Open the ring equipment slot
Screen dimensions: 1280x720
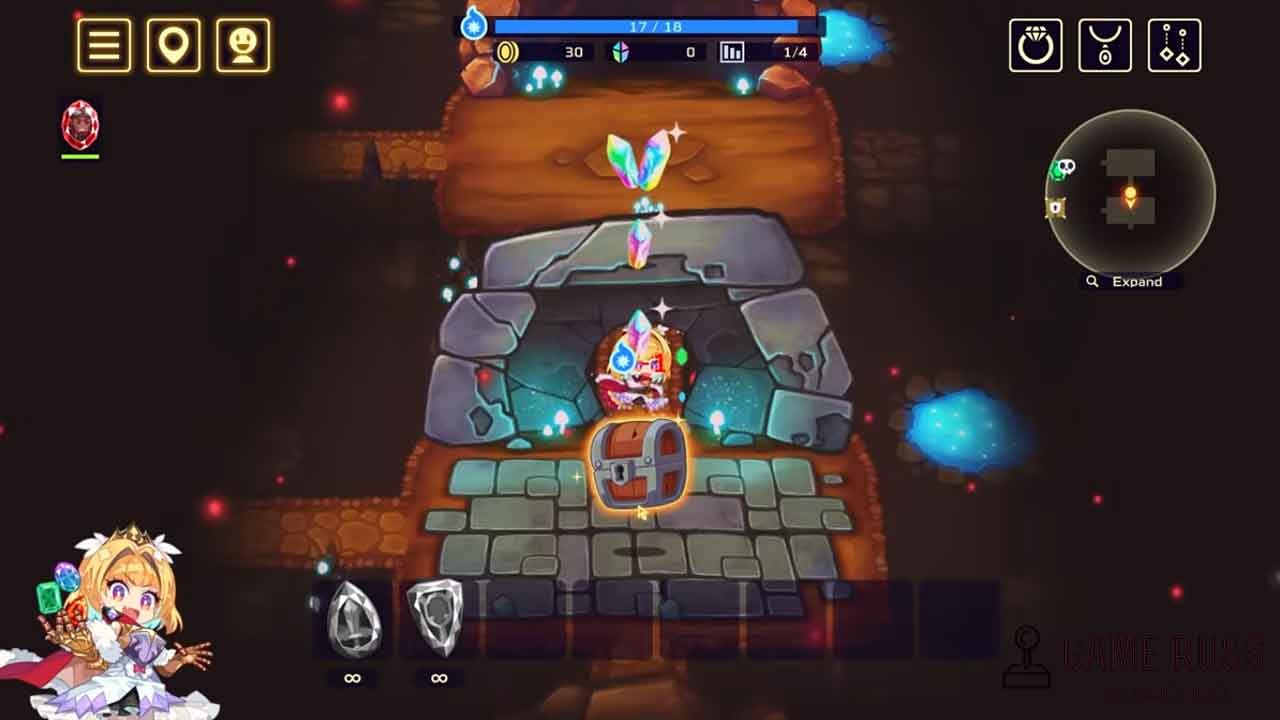tap(1035, 45)
